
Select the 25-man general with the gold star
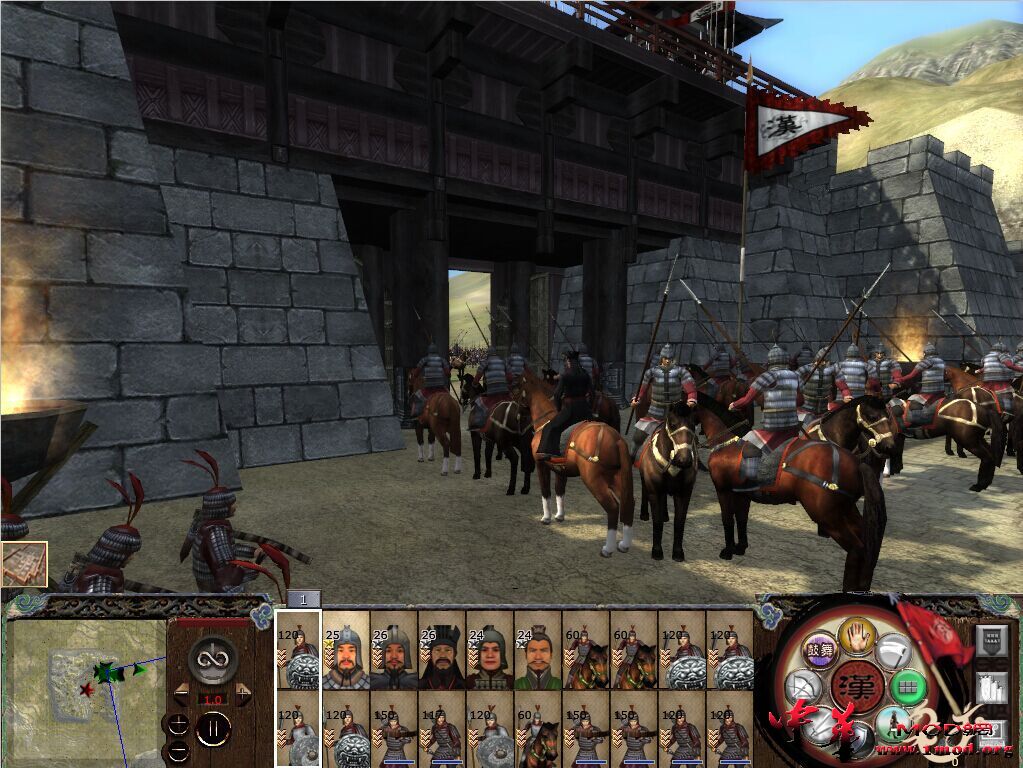pyautogui.click(x=346, y=650)
